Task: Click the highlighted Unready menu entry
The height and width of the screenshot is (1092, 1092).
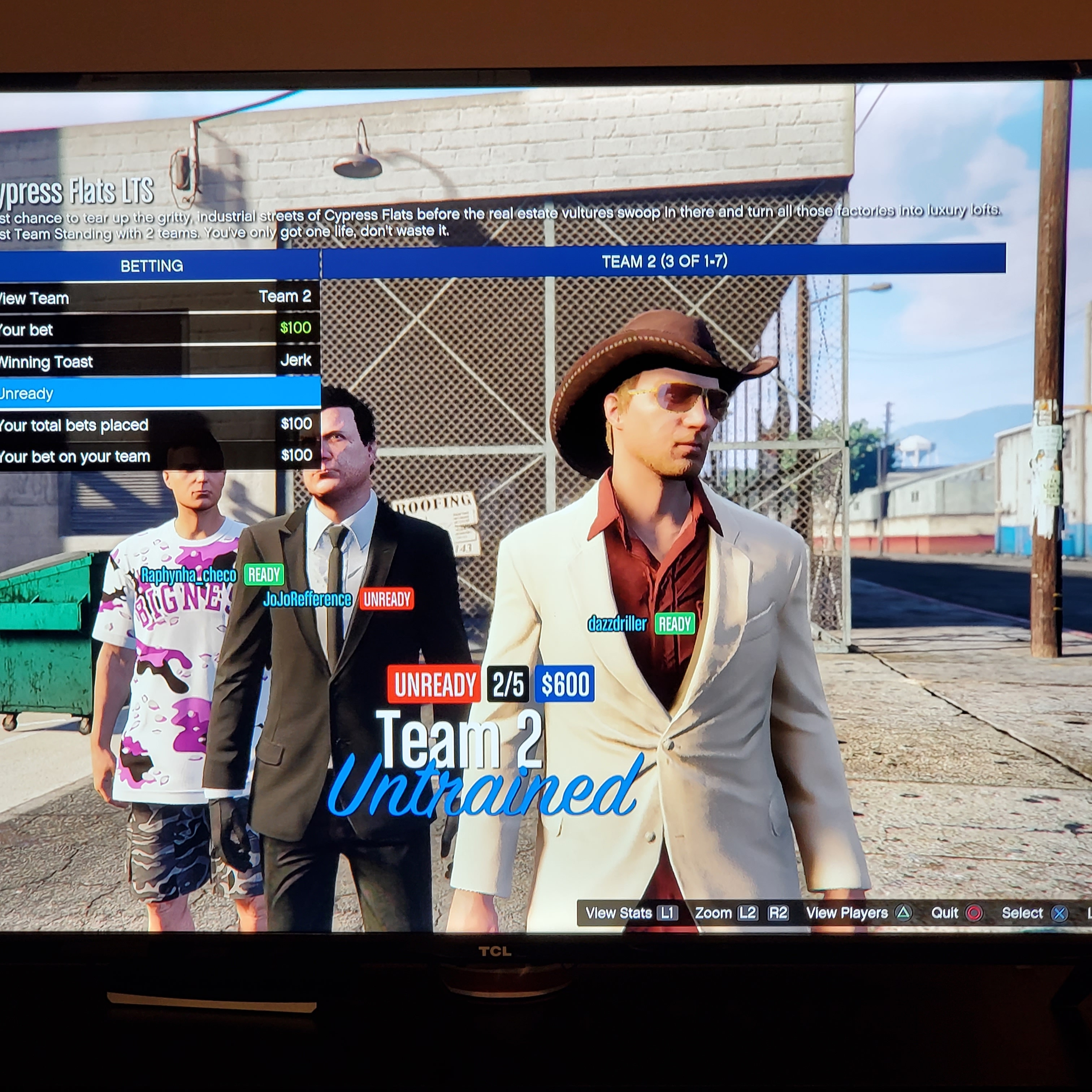Action: 158,393
